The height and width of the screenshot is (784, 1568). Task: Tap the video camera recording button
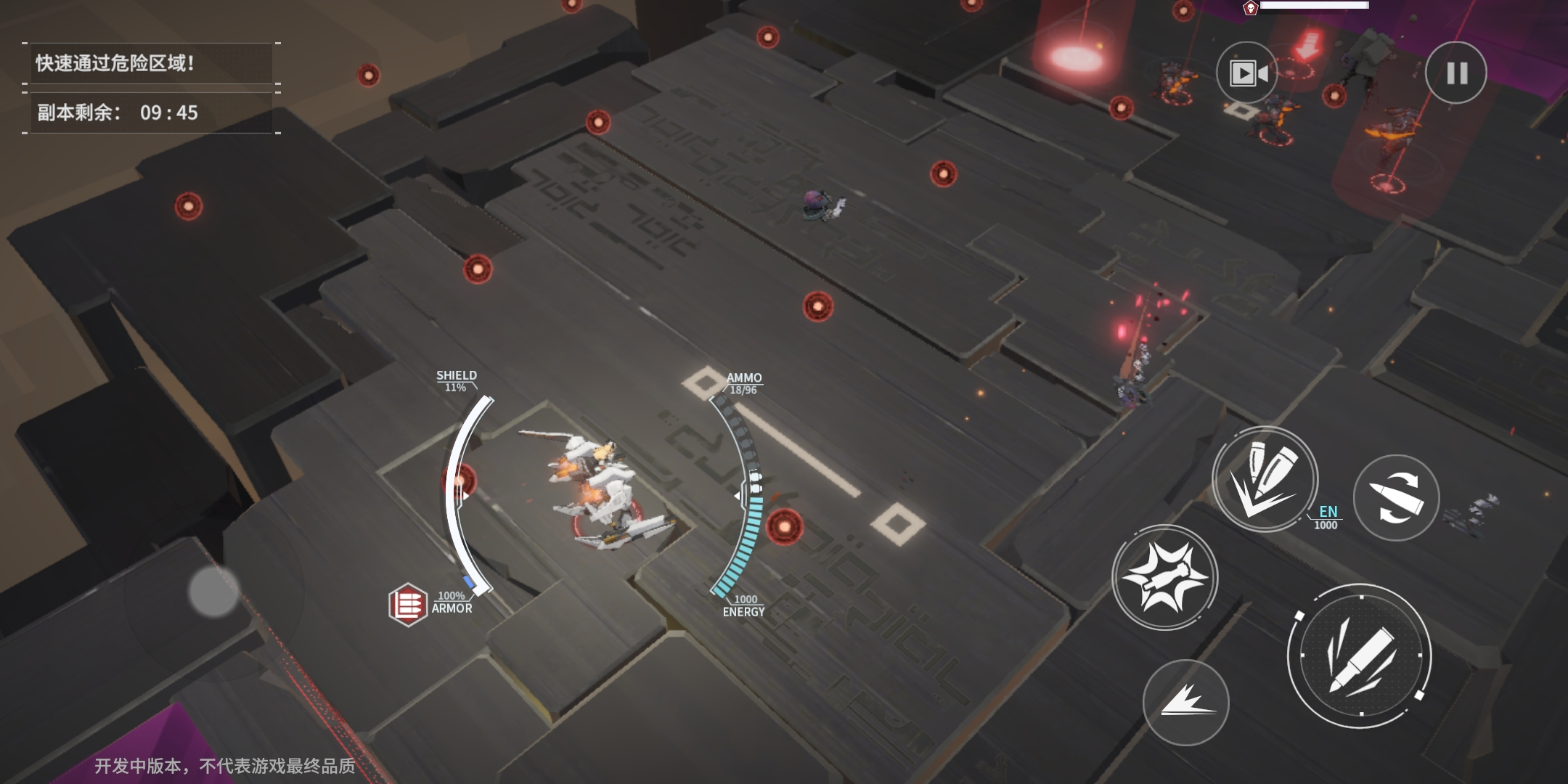click(1247, 73)
